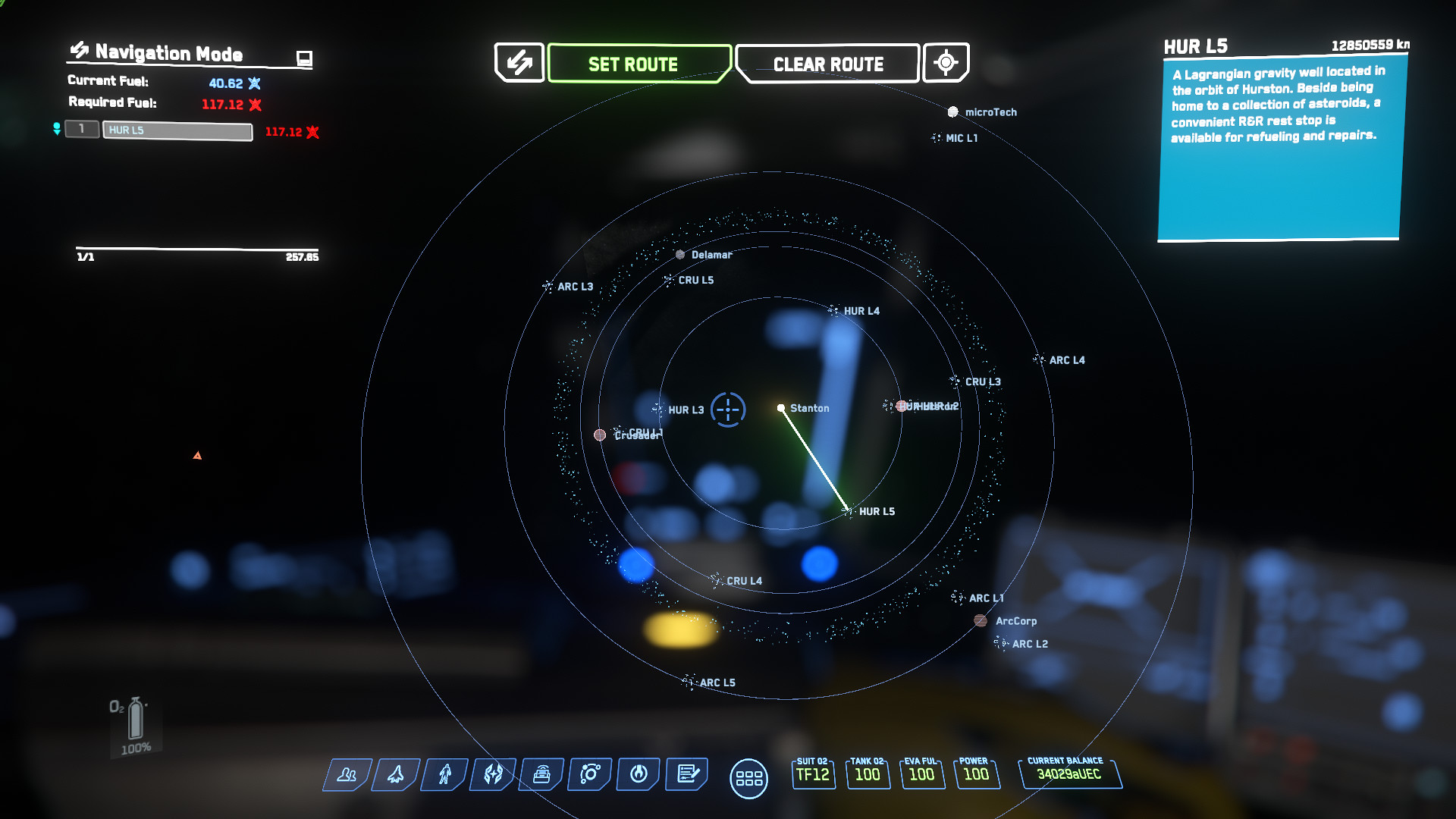Clear the current route
1456x819 pixels.
tap(827, 64)
